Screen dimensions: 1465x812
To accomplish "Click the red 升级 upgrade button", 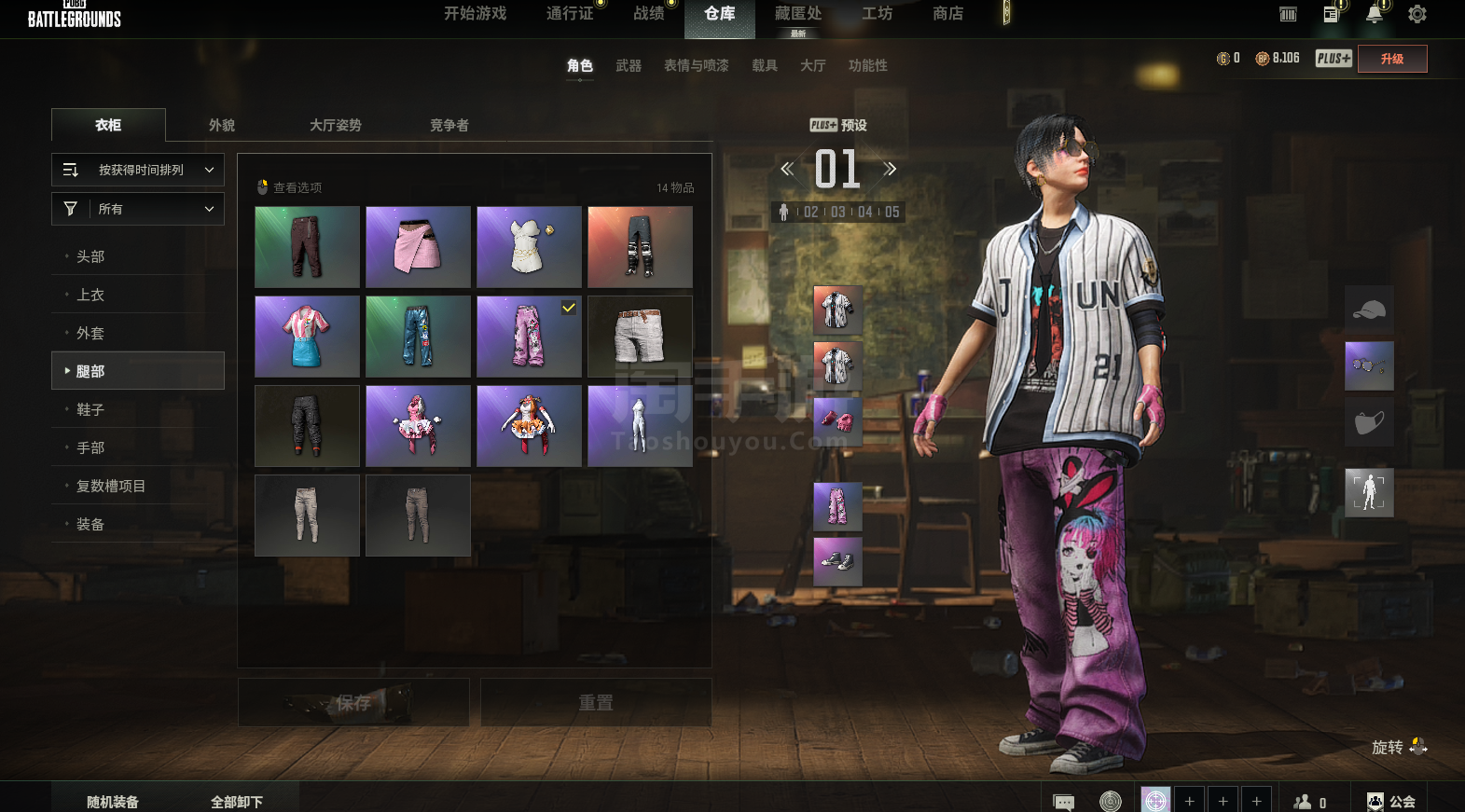I will click(x=1392, y=59).
